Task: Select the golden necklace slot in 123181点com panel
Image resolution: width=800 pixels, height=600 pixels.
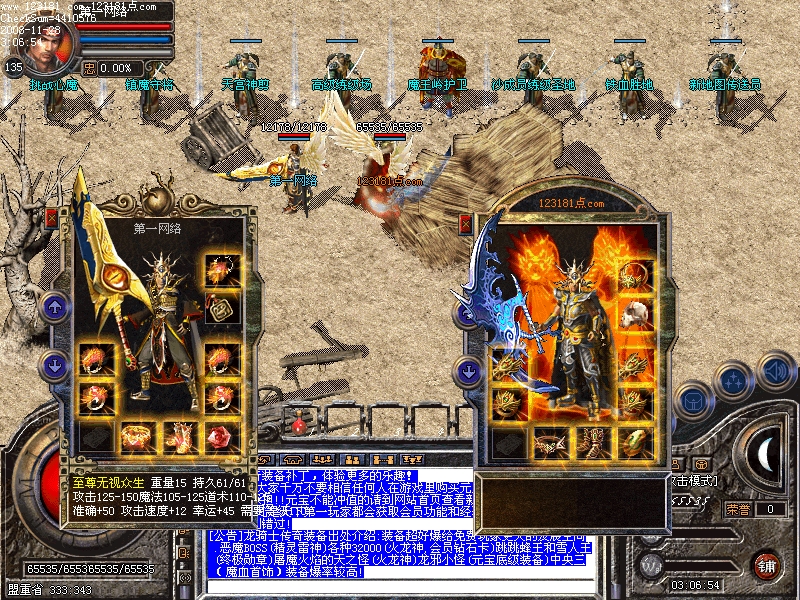Action: [633, 277]
